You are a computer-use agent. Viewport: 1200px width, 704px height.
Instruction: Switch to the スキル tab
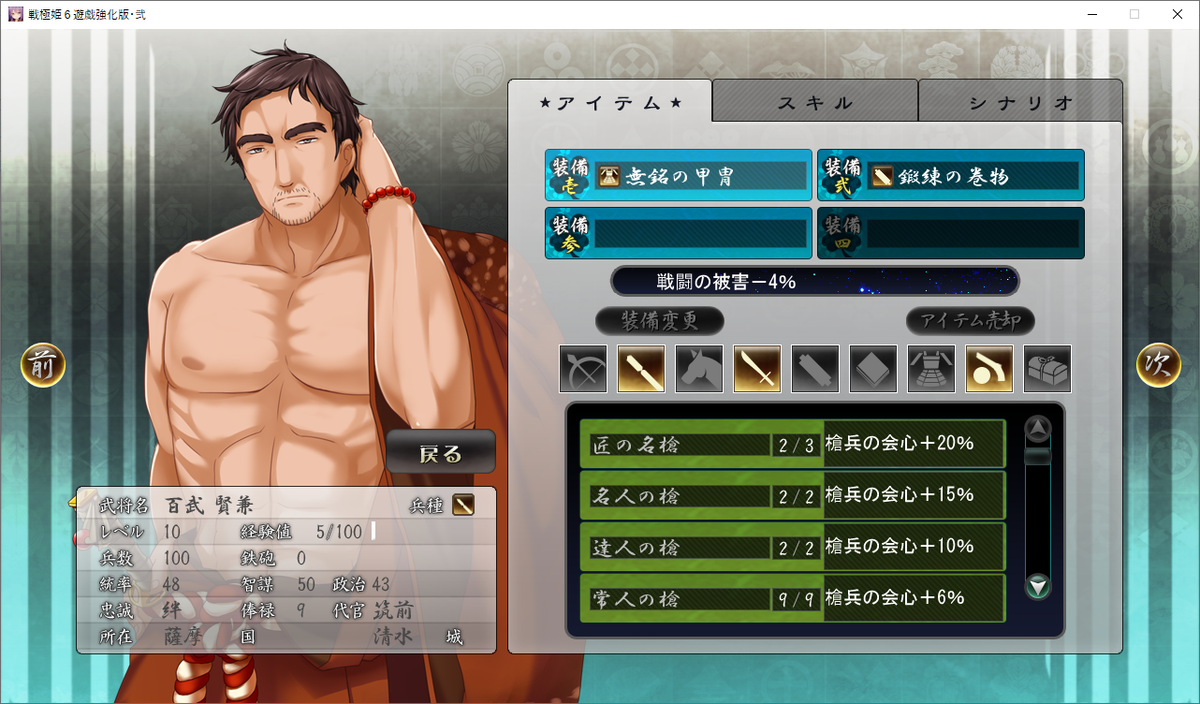click(815, 102)
